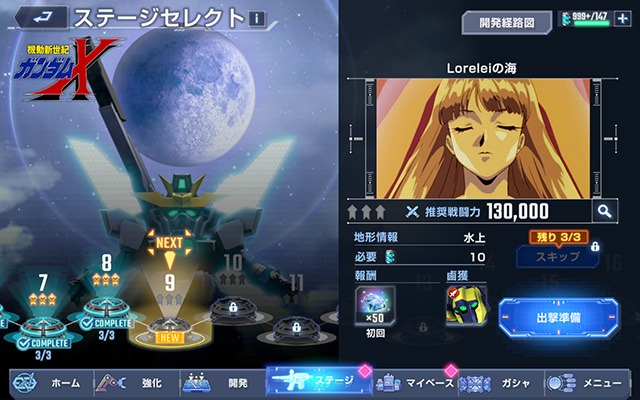
Task: Go back with the arrow button
Action: [x=40, y=18]
